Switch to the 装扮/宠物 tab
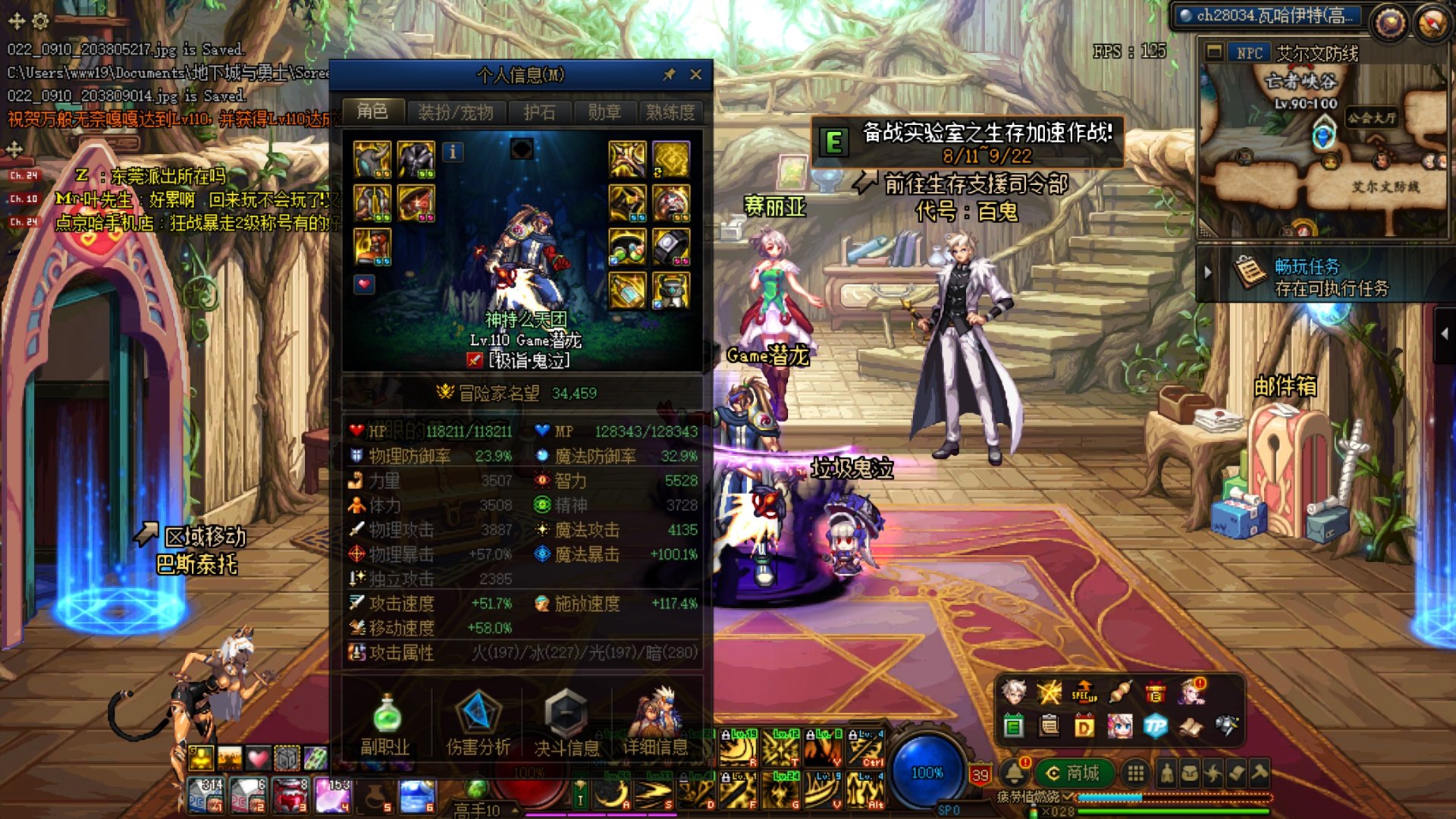The width and height of the screenshot is (1456, 819). (455, 112)
